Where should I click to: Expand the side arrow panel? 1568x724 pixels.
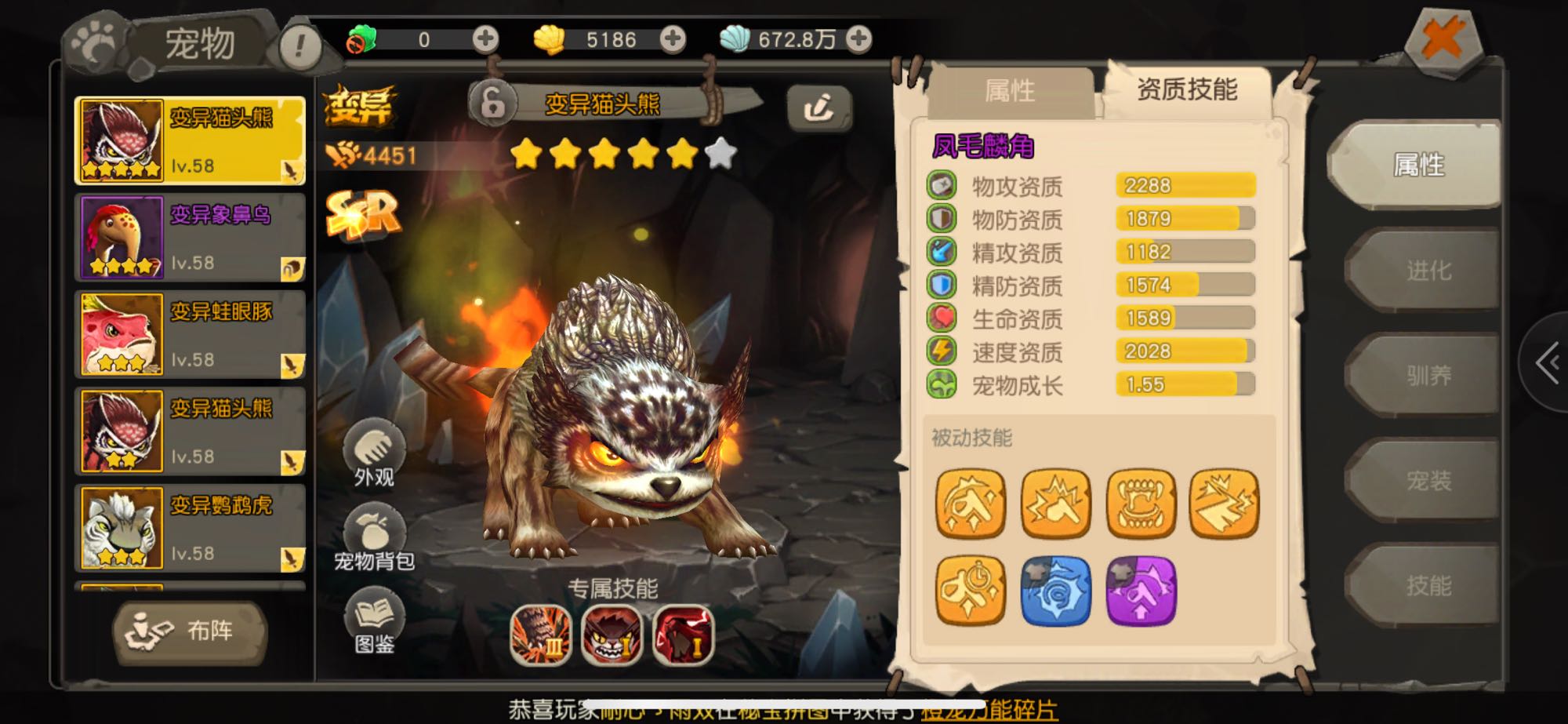click(1546, 363)
